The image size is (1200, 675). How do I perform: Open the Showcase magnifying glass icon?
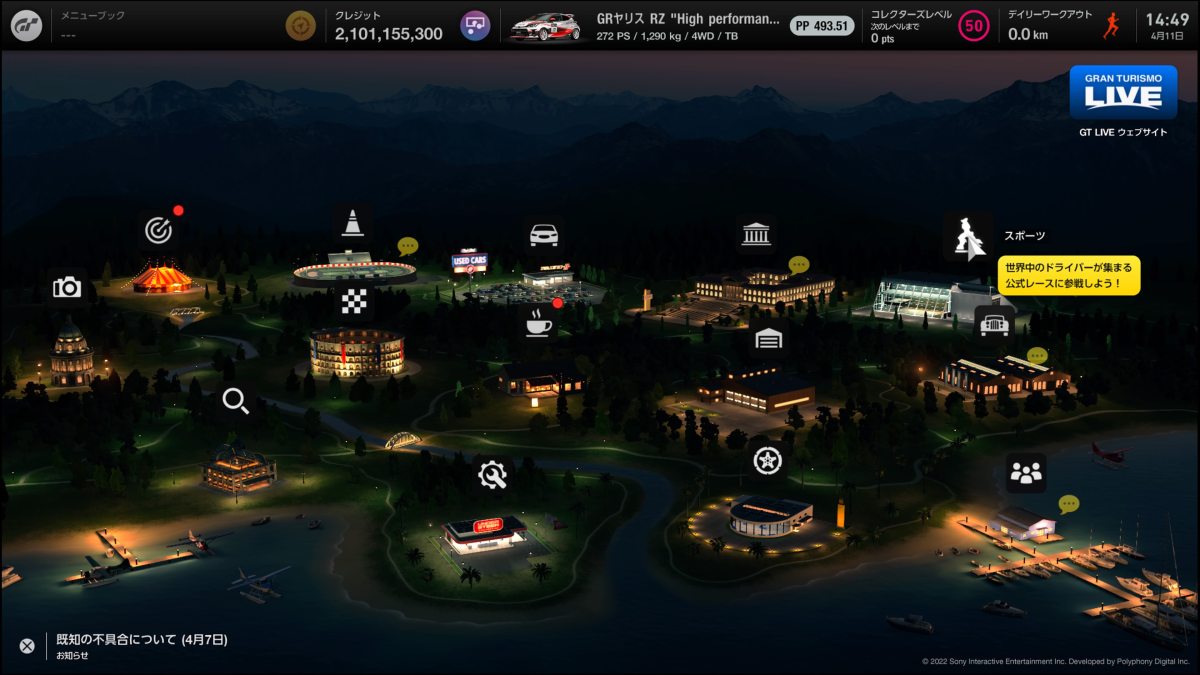pos(236,402)
